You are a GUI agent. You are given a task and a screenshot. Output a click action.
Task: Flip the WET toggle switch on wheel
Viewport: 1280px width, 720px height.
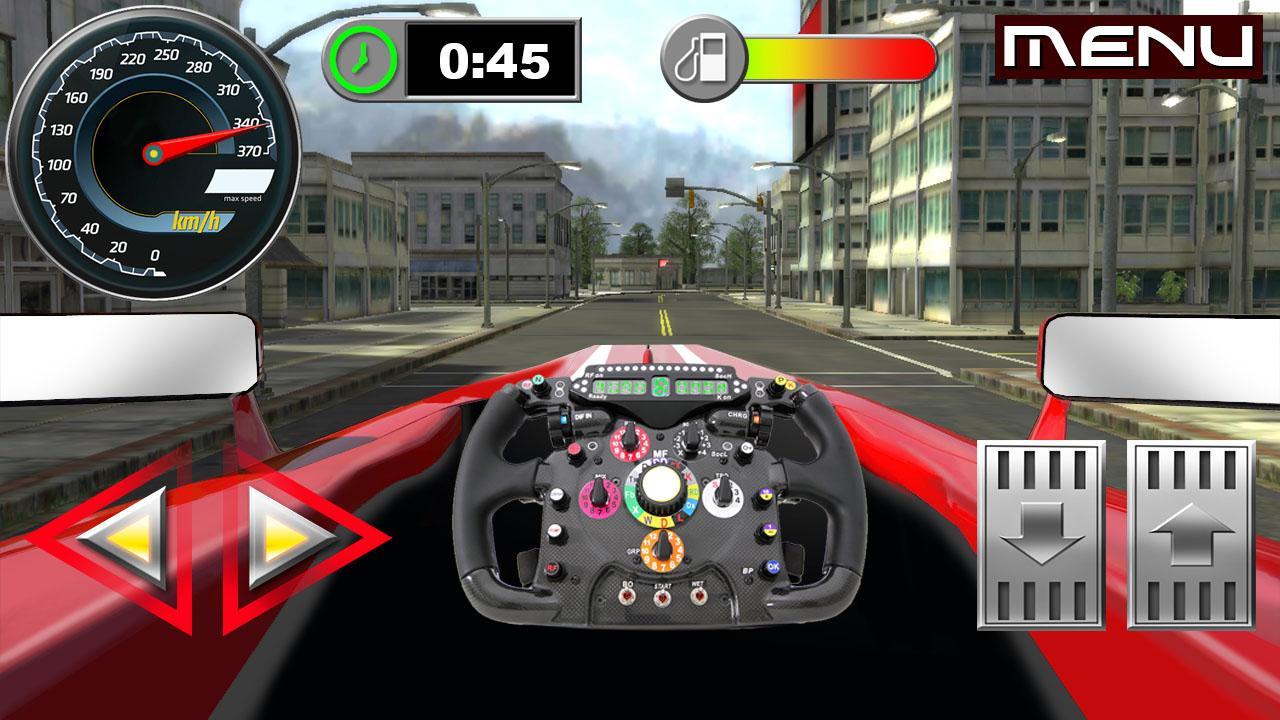click(697, 598)
